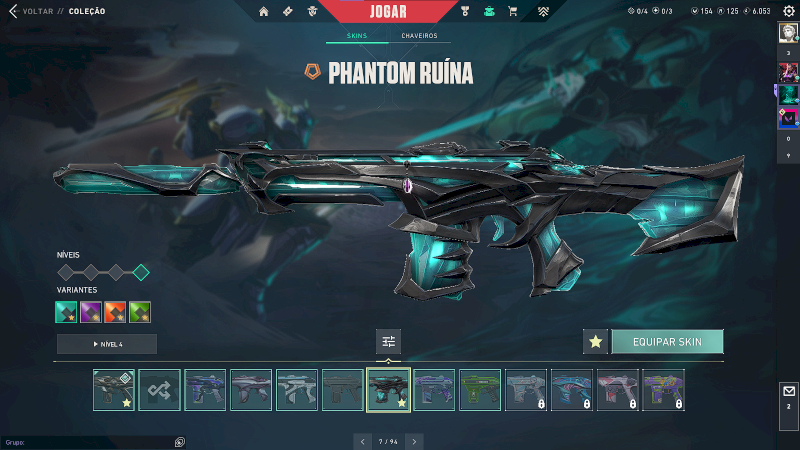Select the green Phantom skin thumbnail
Viewport: 800px width, 450px height.
pos(480,390)
